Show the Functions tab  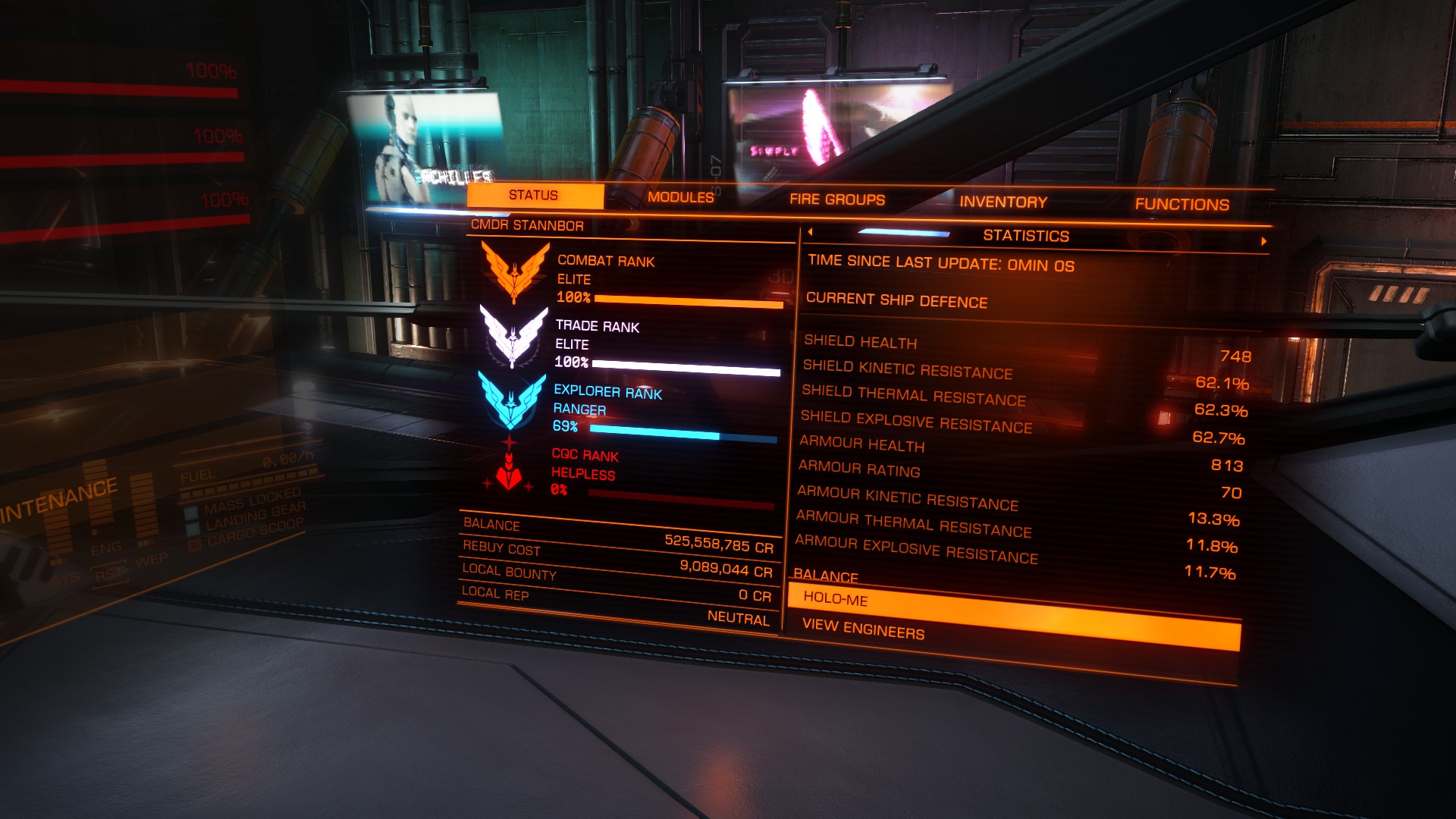pos(1181,204)
